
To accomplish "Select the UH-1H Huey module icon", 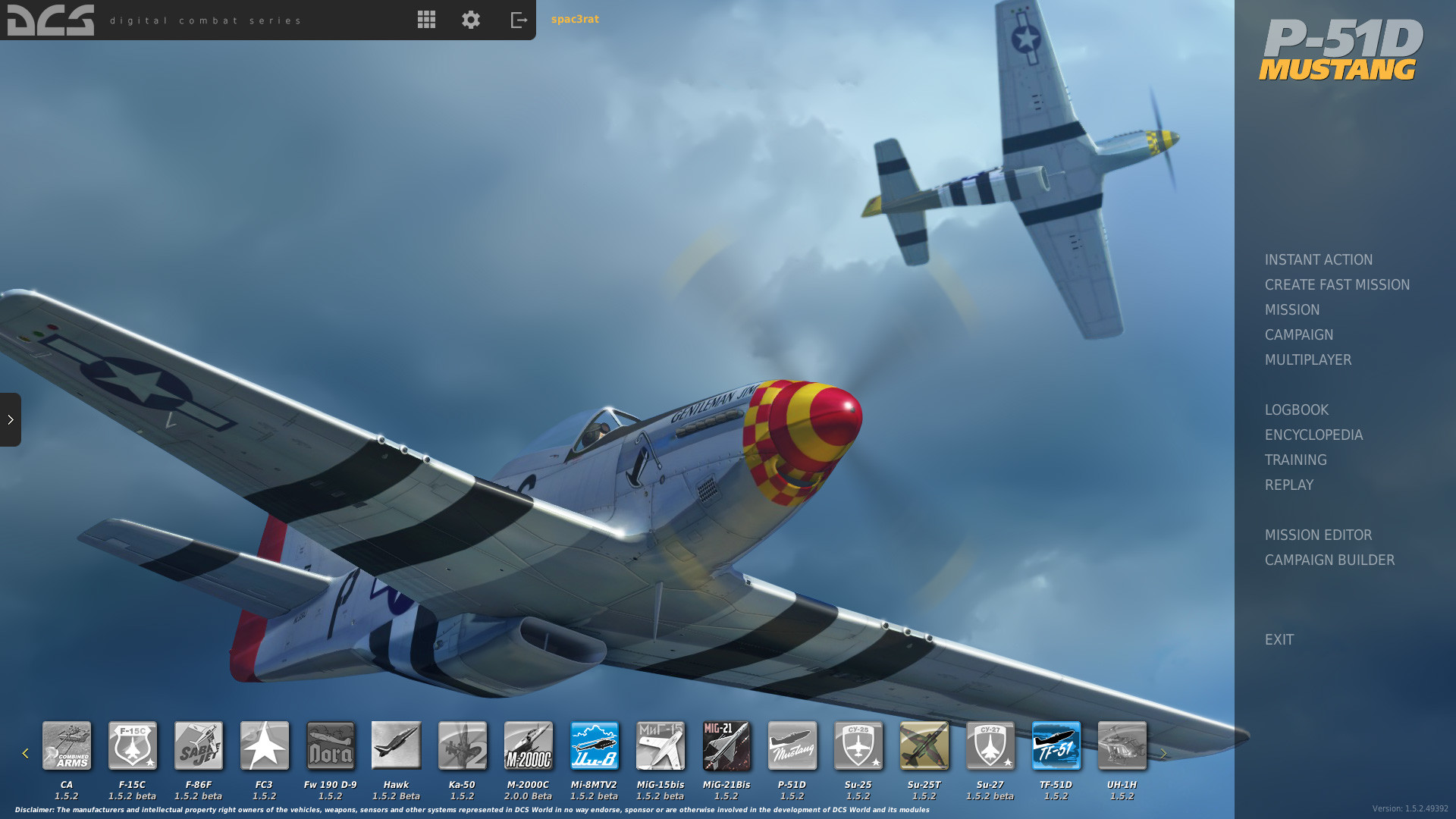I will click(1122, 745).
